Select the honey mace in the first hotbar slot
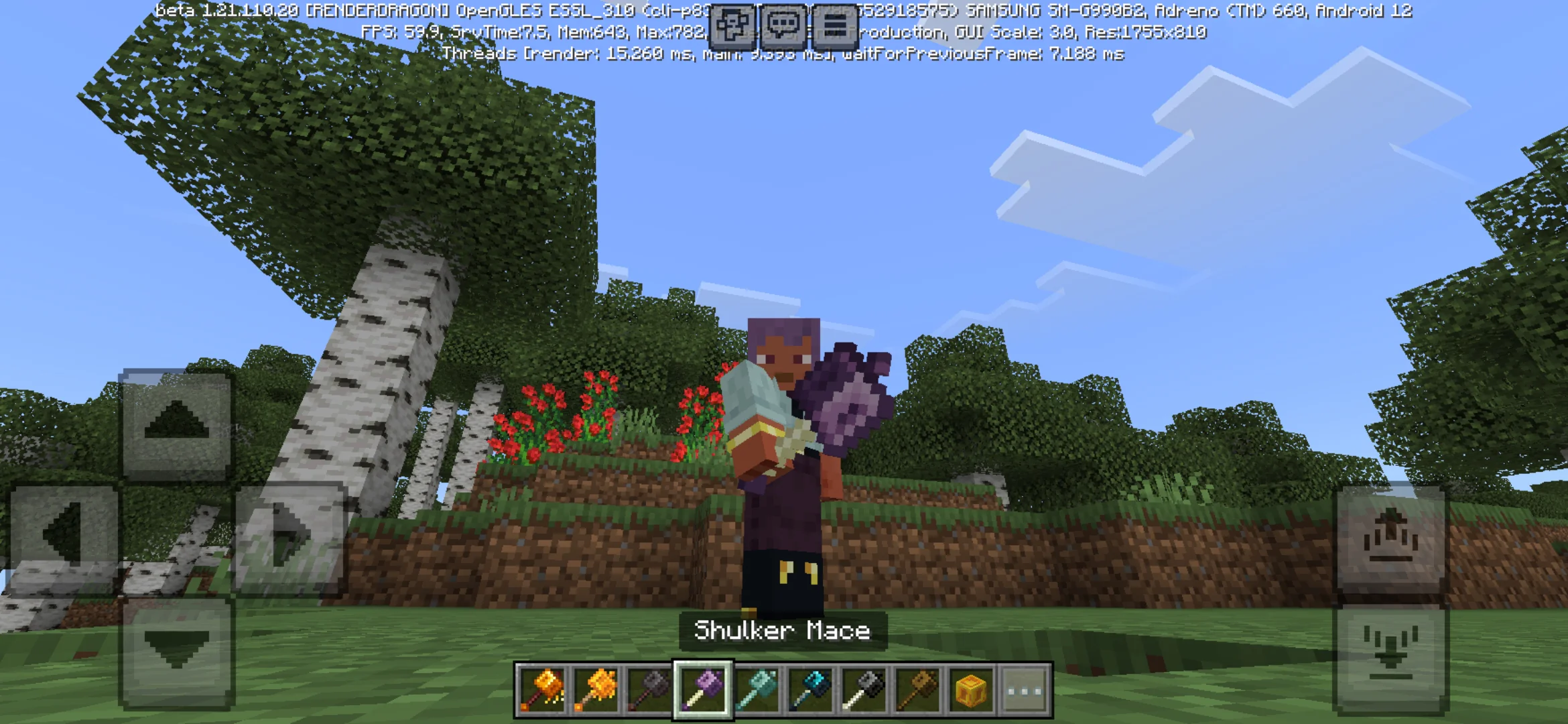Screen dimensions: 1568x724 coord(543,689)
